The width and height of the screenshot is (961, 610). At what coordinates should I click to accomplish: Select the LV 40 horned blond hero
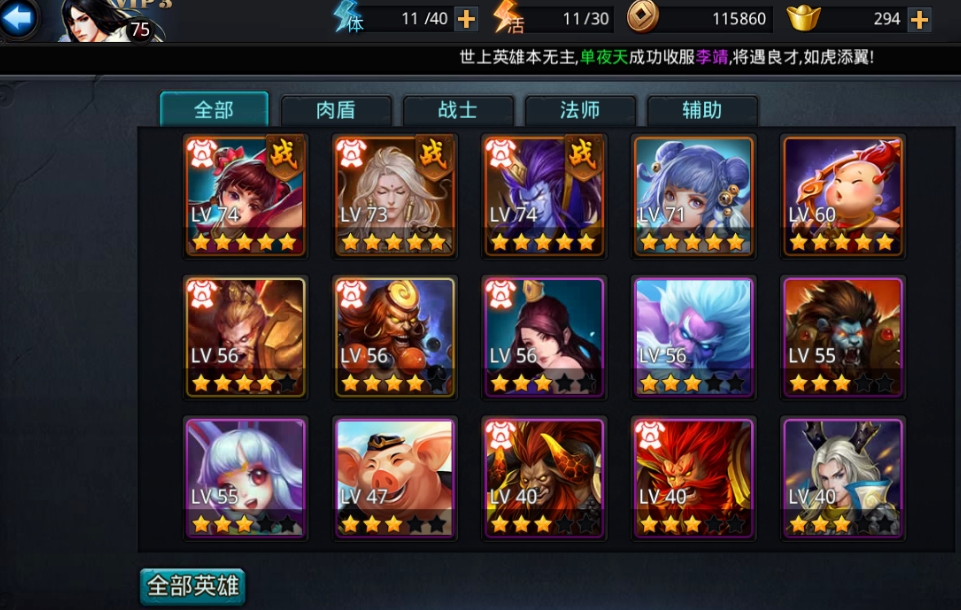843,478
